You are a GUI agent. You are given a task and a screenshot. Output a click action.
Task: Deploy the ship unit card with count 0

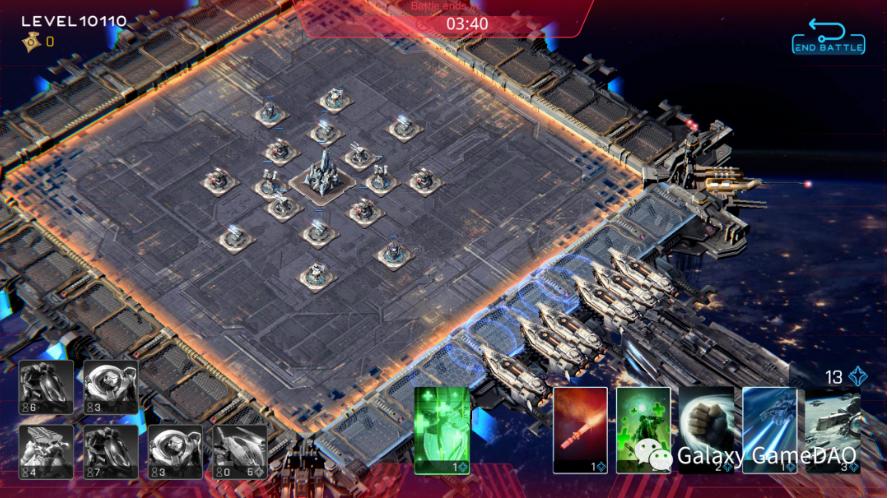pos(240,451)
